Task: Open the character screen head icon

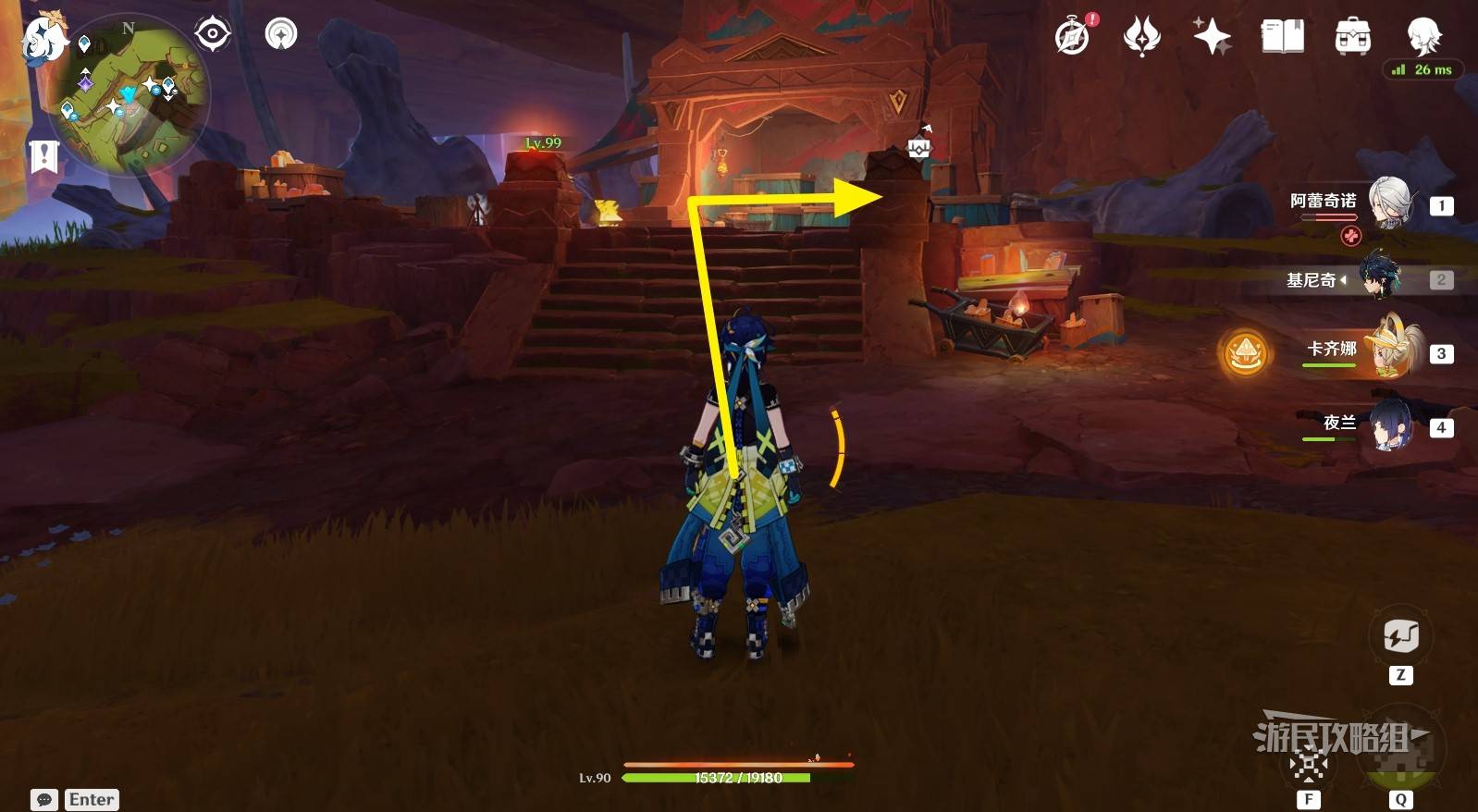Action: [1423, 36]
